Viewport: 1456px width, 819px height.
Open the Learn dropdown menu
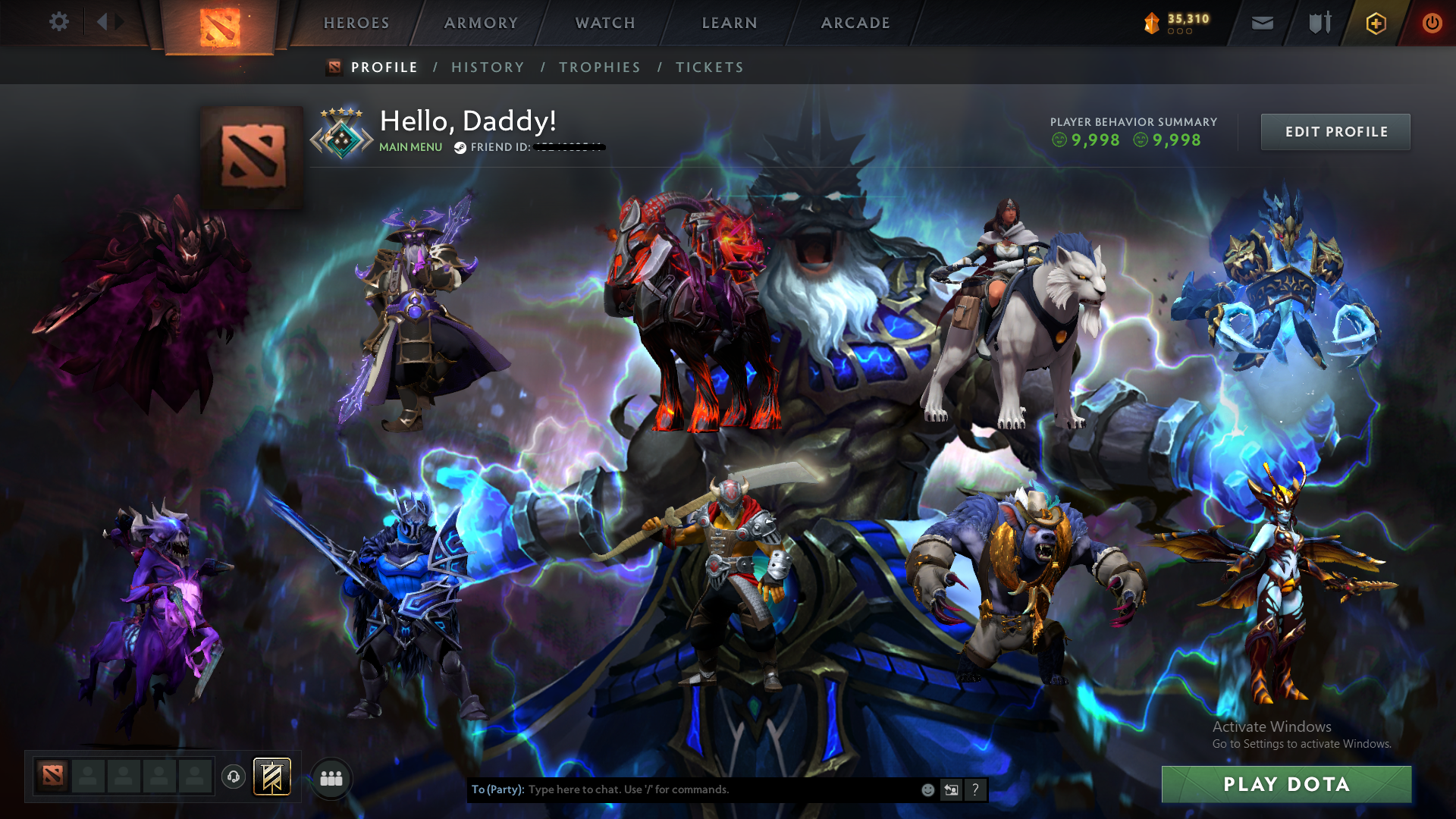coord(727,23)
